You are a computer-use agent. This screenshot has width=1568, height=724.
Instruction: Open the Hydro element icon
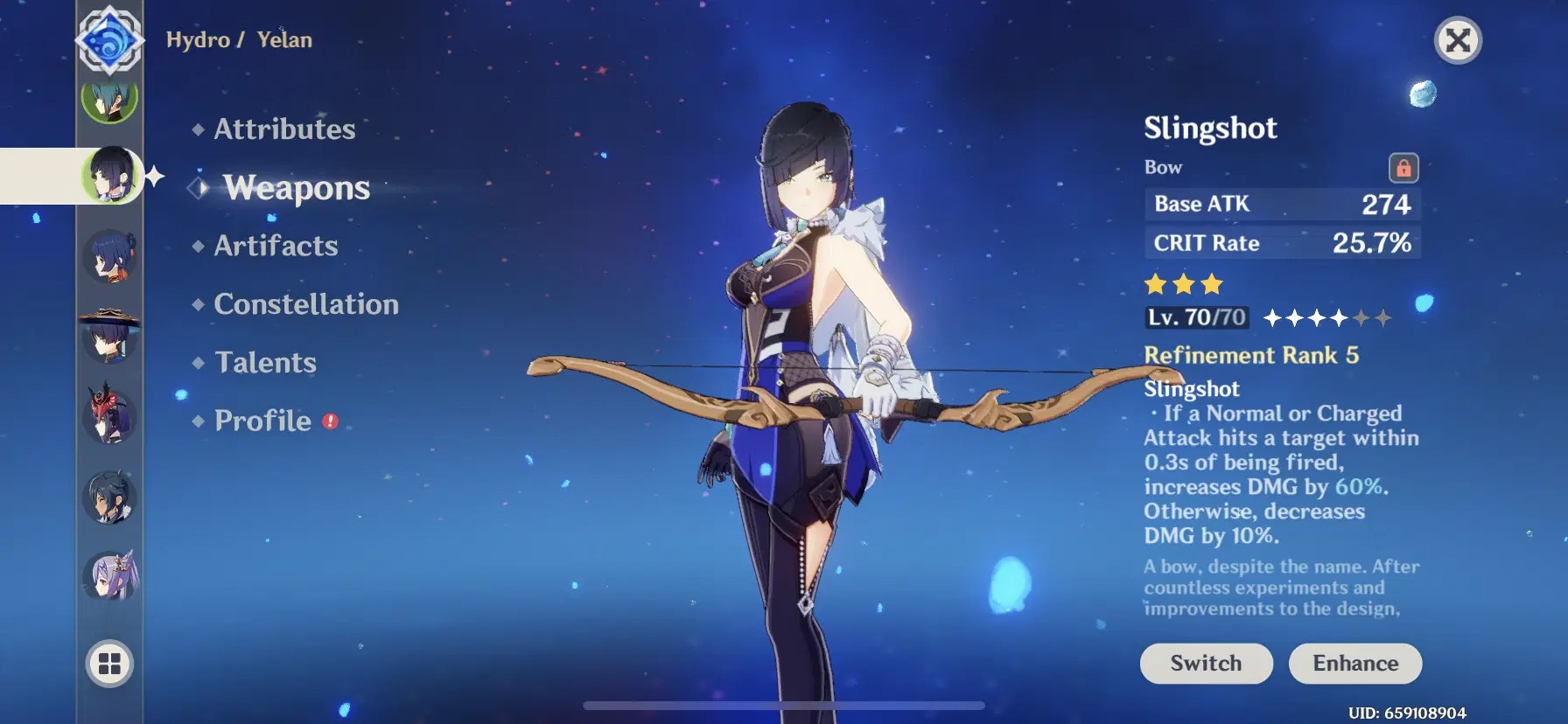click(x=110, y=39)
